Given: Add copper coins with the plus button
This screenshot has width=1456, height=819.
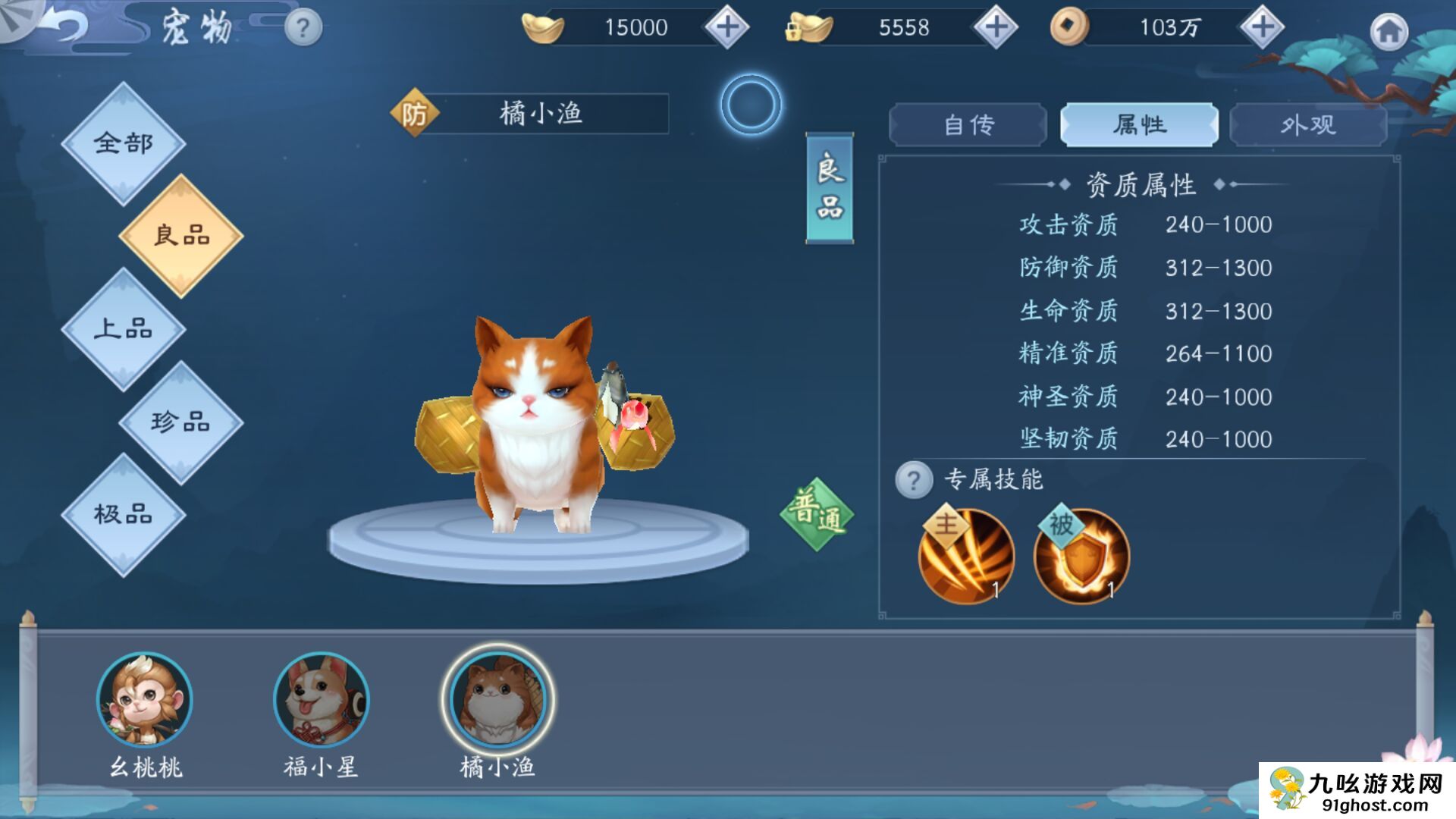Looking at the screenshot, I should pos(1262,27).
